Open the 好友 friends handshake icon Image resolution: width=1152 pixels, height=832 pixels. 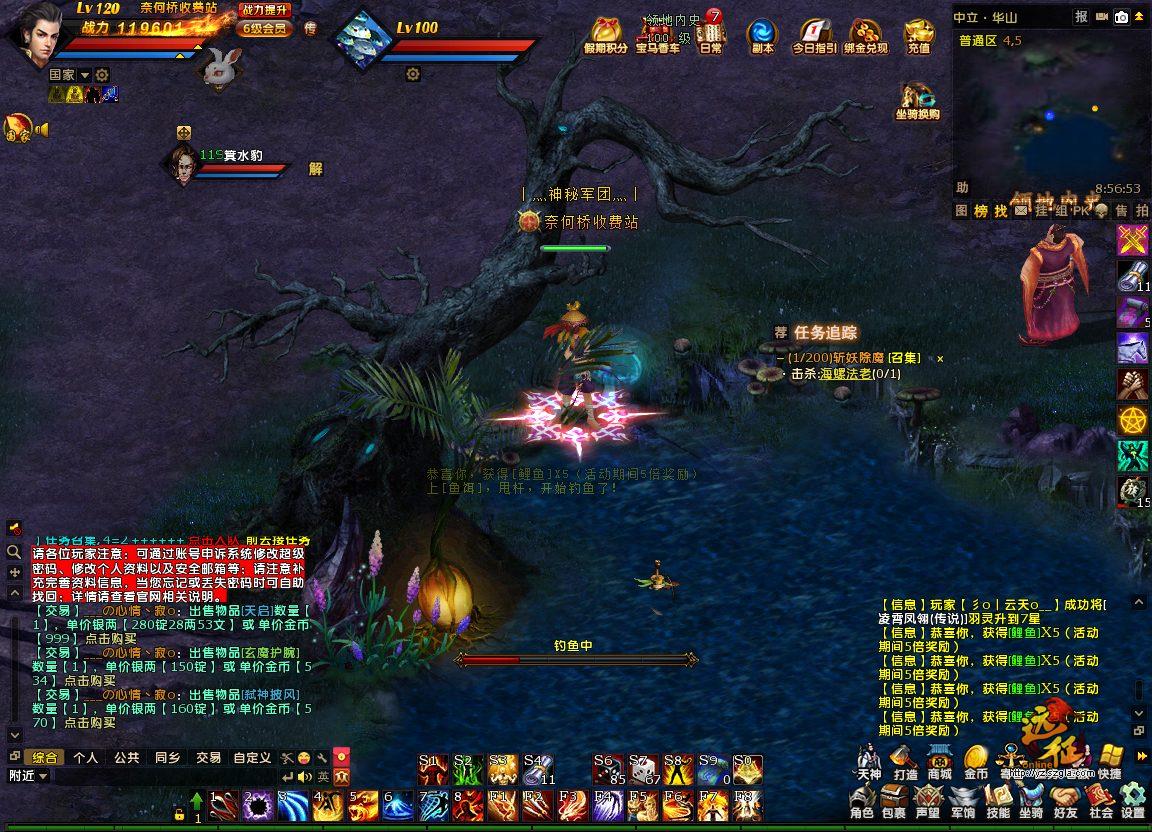click(1065, 801)
